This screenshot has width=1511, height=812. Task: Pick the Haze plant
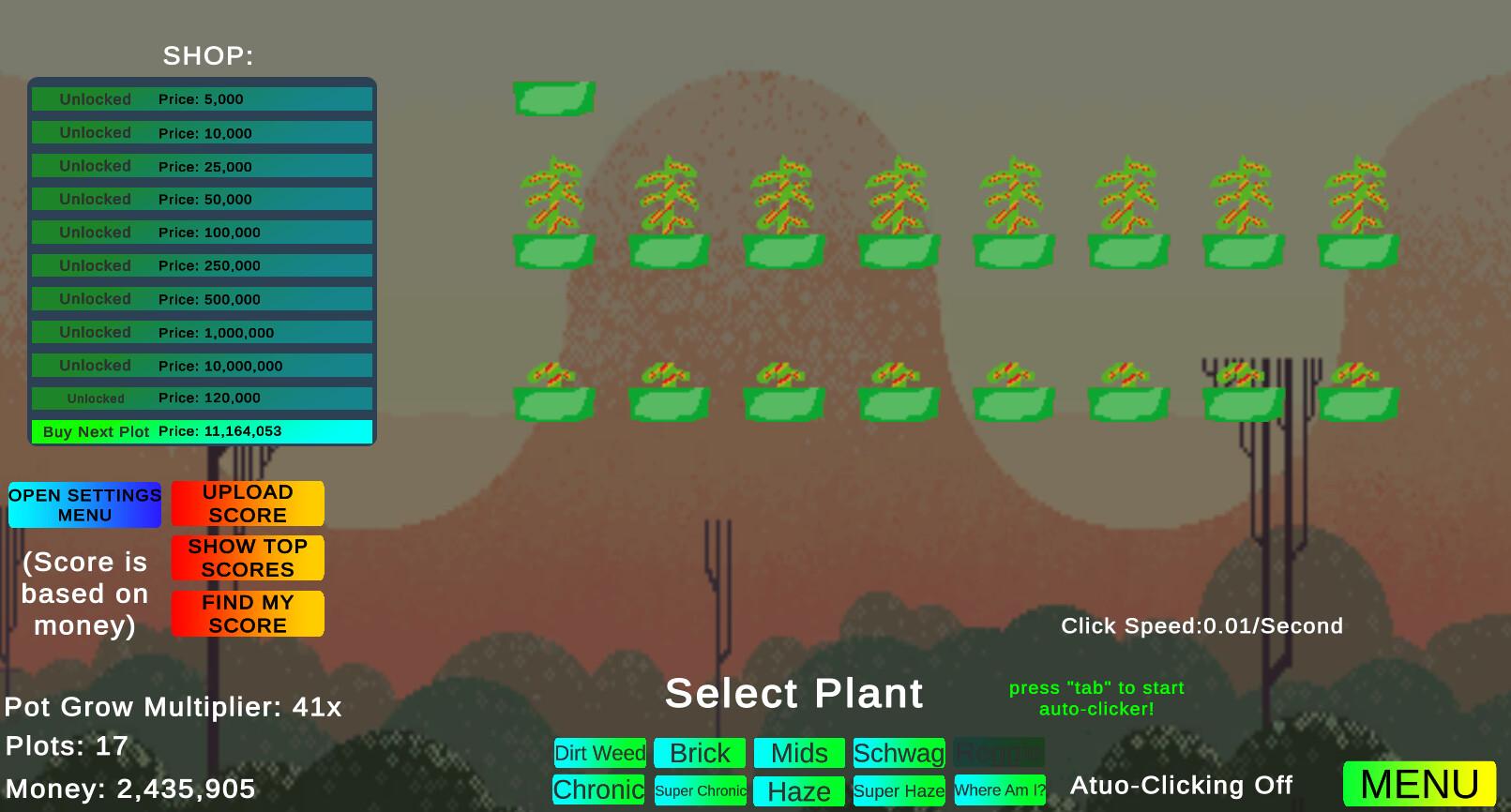coord(799,791)
